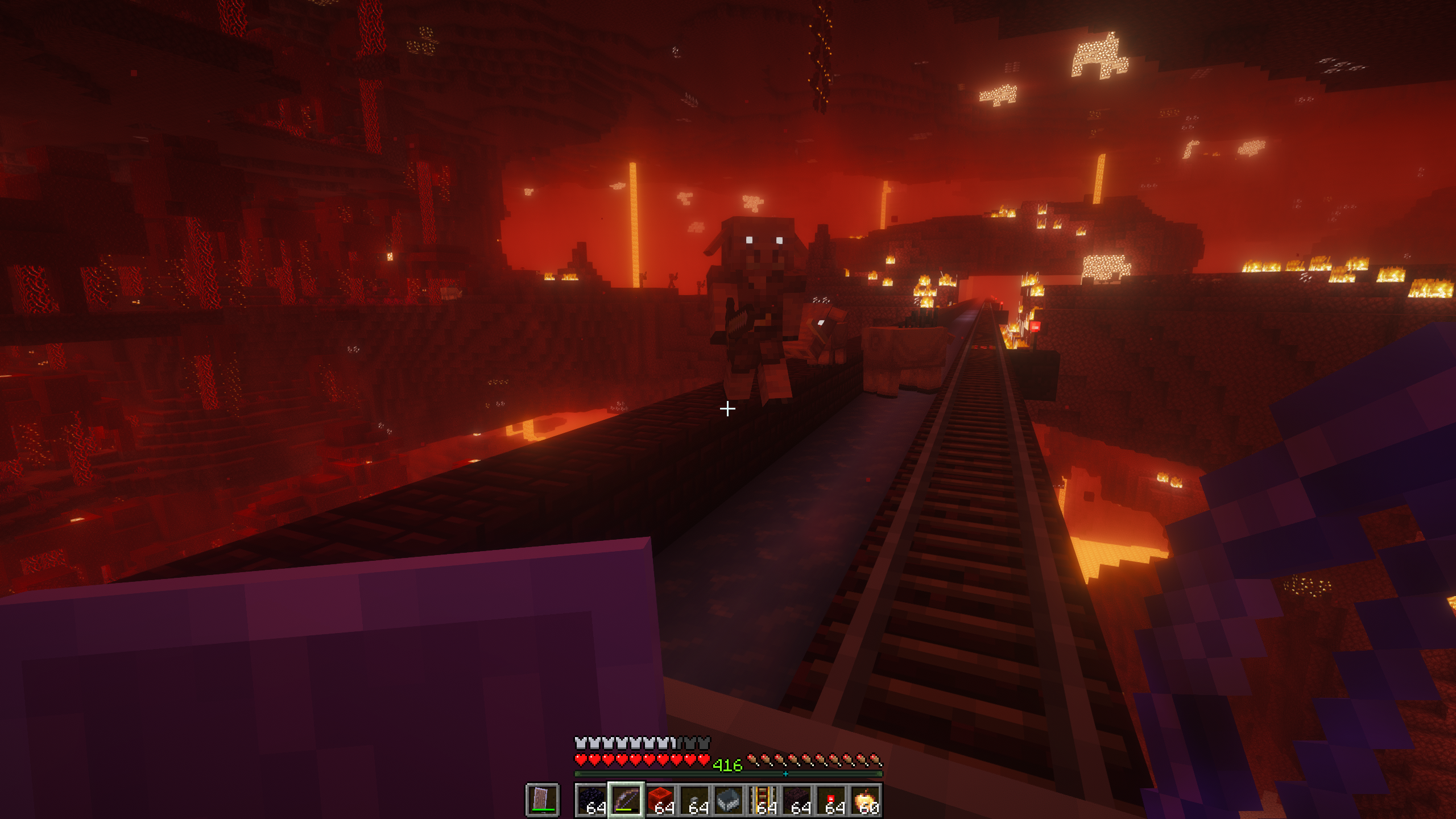Select the redstone torch hotbar slot

(830, 800)
